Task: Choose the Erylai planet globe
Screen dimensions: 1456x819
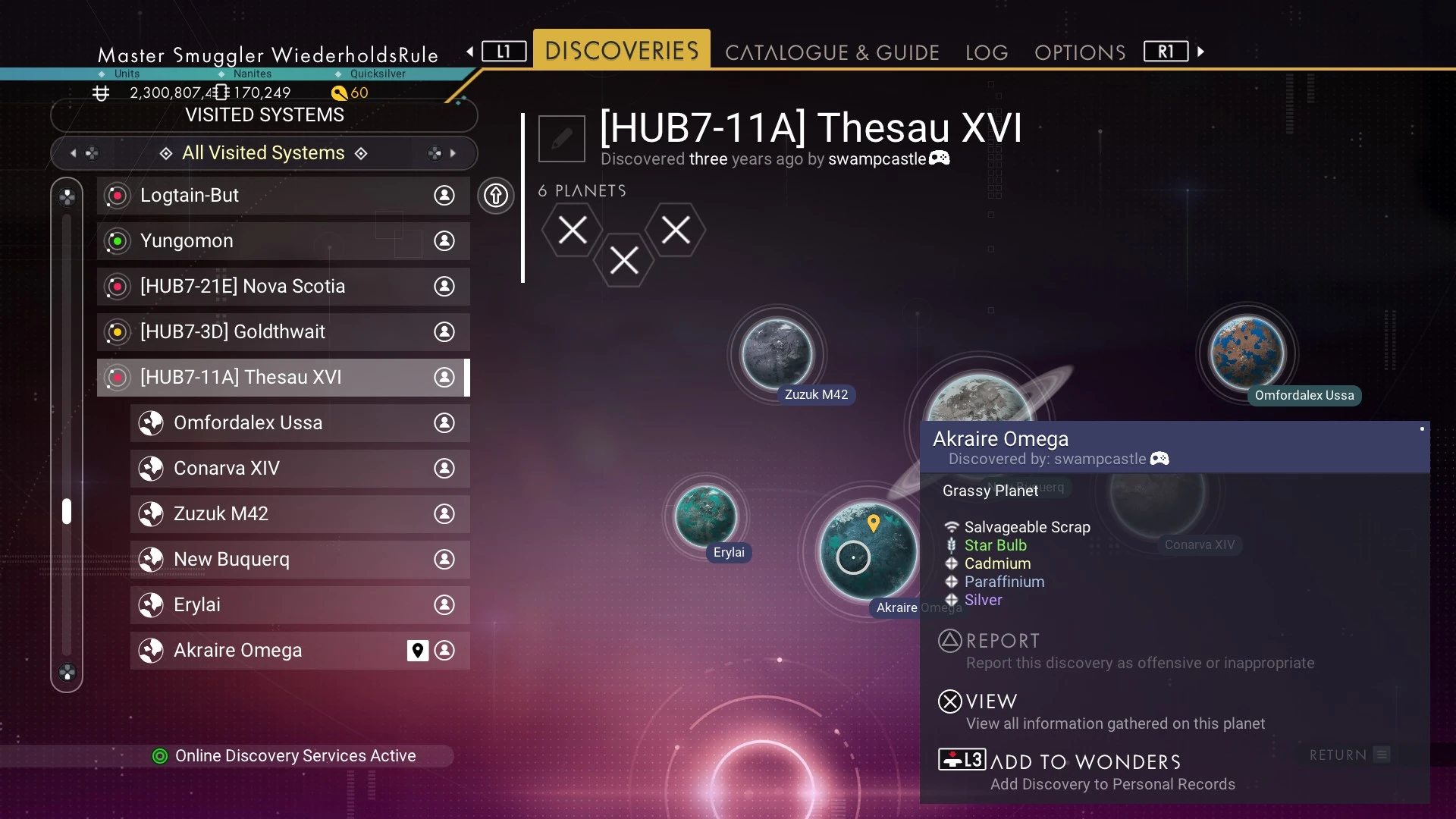Action: point(705,516)
